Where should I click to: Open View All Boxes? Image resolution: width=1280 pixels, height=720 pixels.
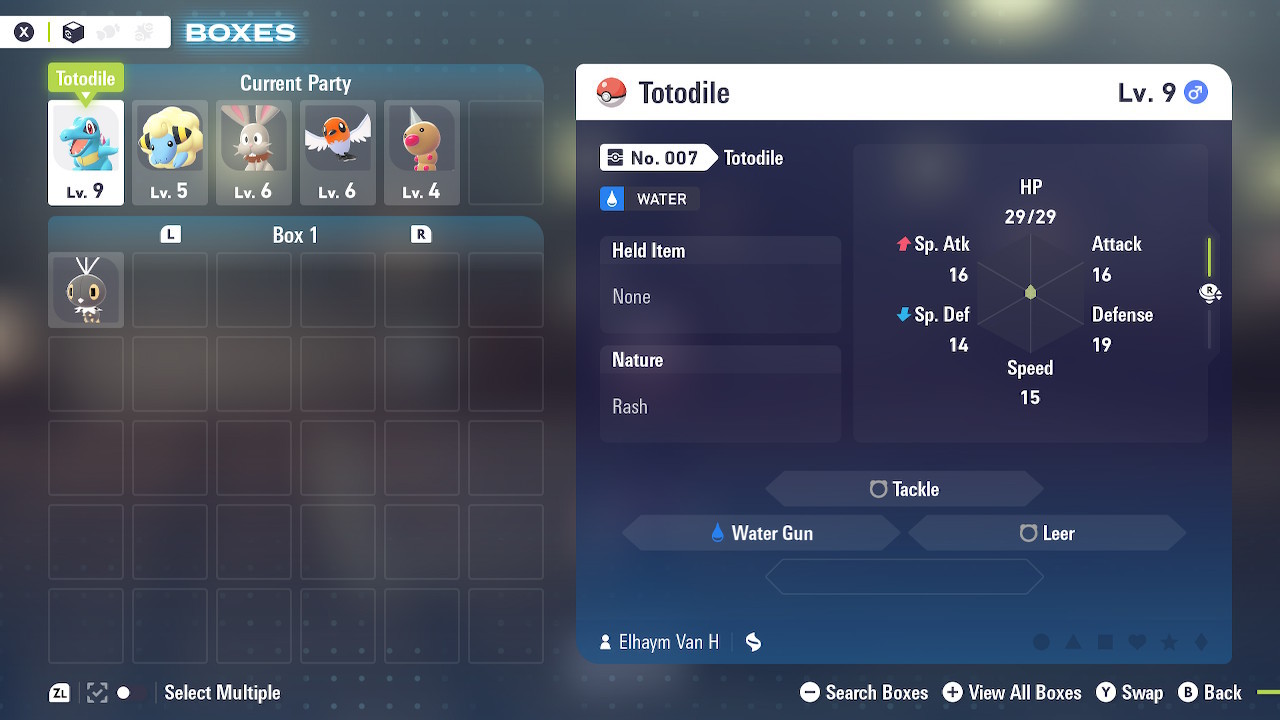1012,693
